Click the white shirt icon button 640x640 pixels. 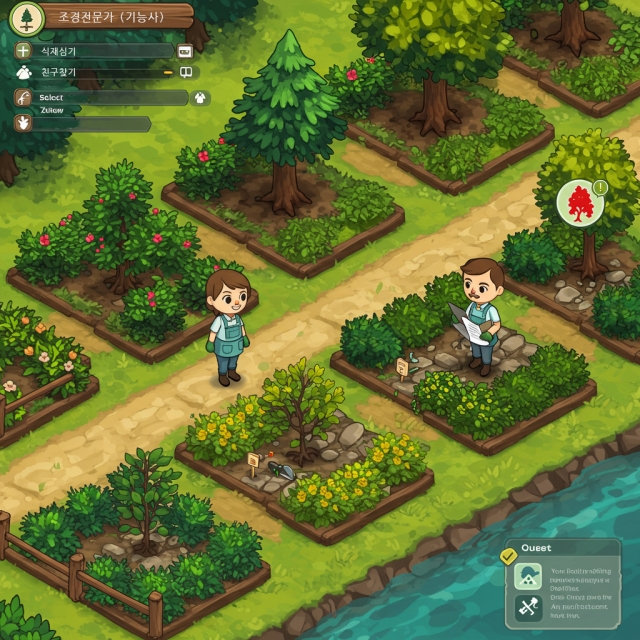[199, 98]
